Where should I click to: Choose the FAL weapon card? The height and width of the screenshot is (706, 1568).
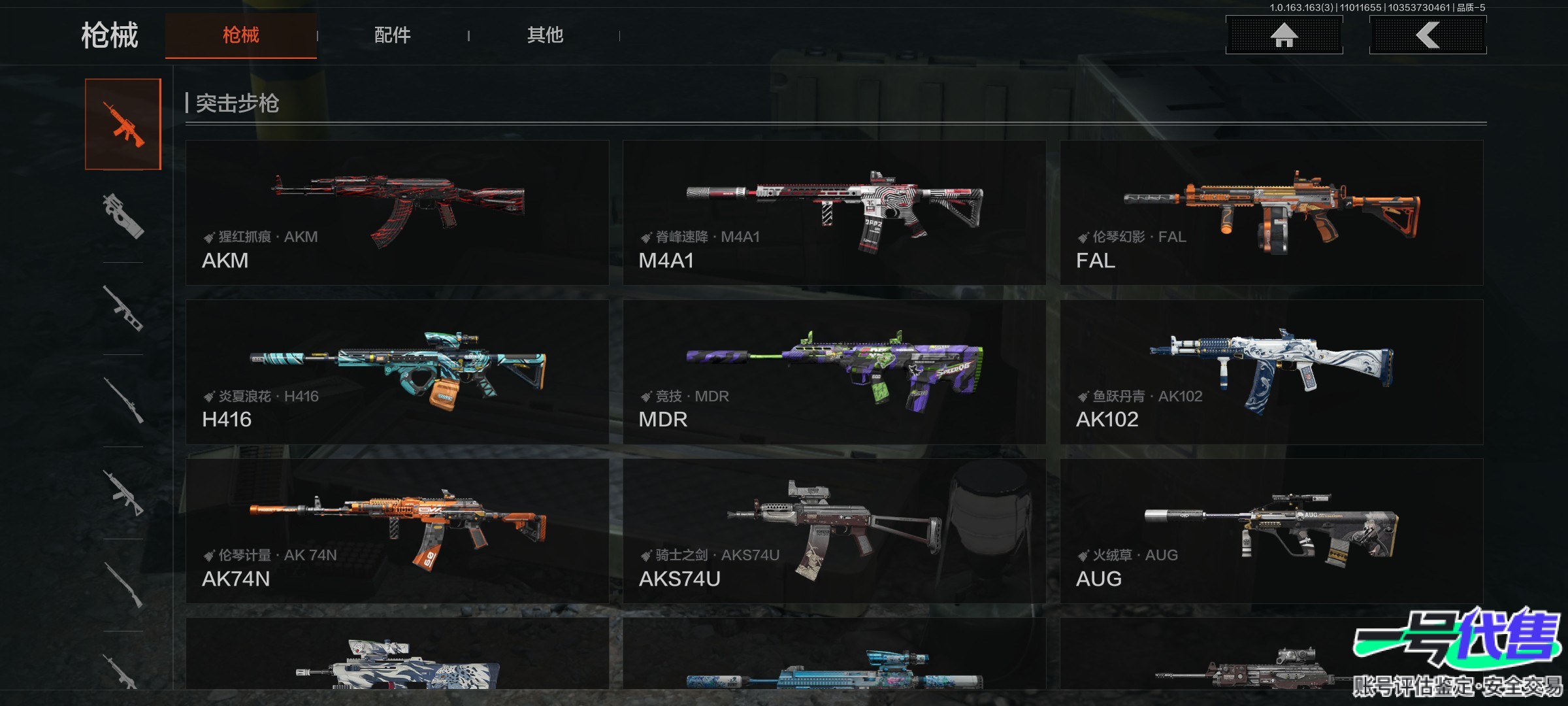coord(1271,212)
